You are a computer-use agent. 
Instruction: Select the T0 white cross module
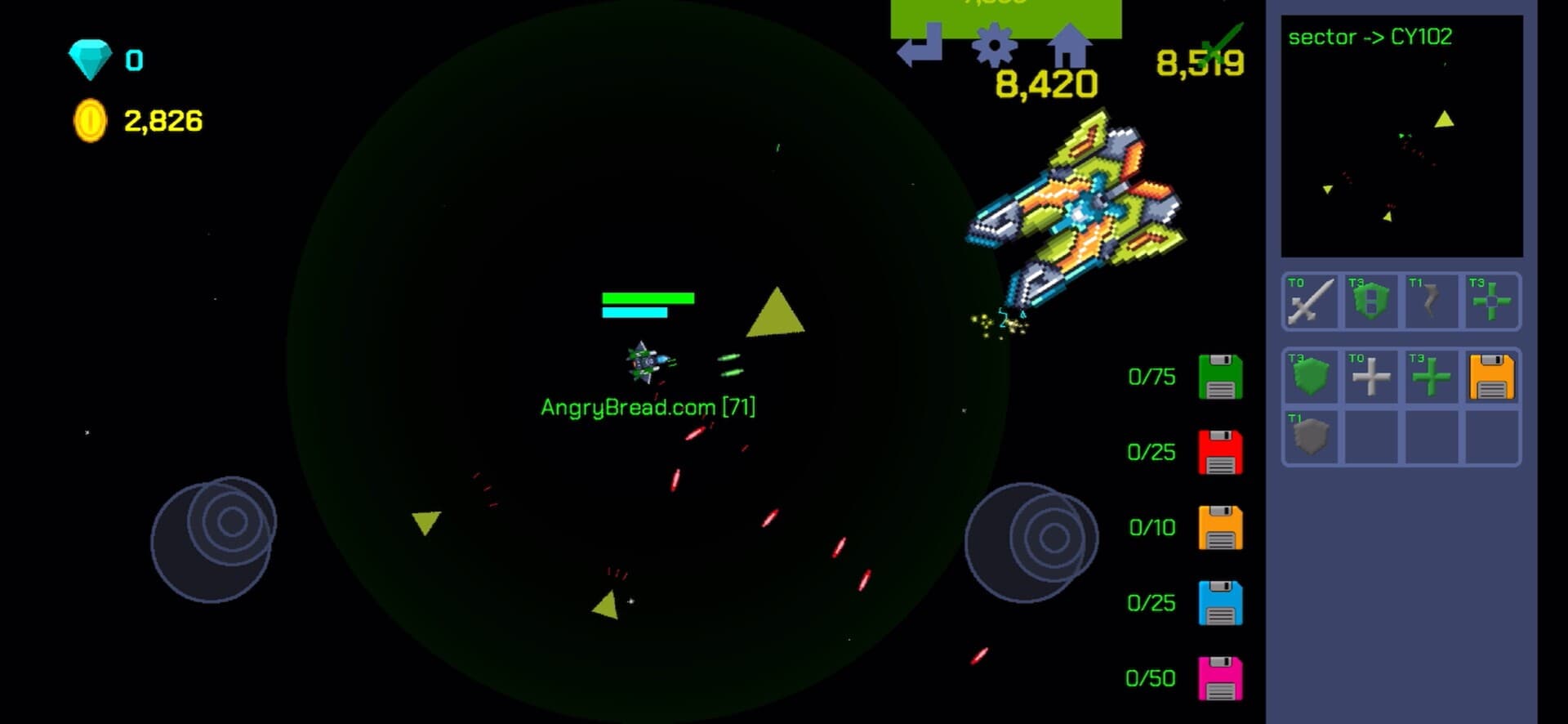tap(1371, 378)
